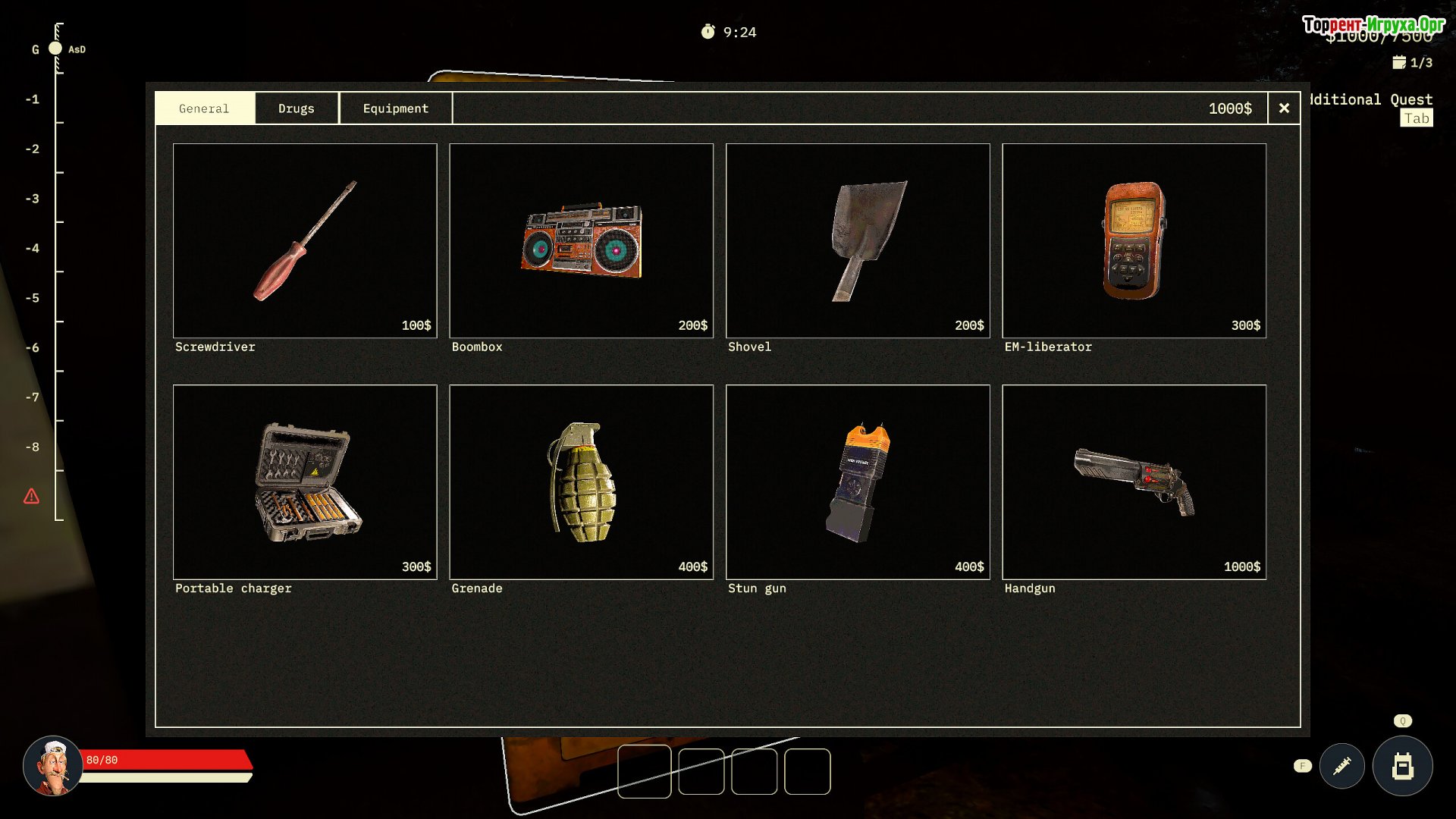Choose the EM-liberator device
1456x819 pixels.
coord(1134,240)
